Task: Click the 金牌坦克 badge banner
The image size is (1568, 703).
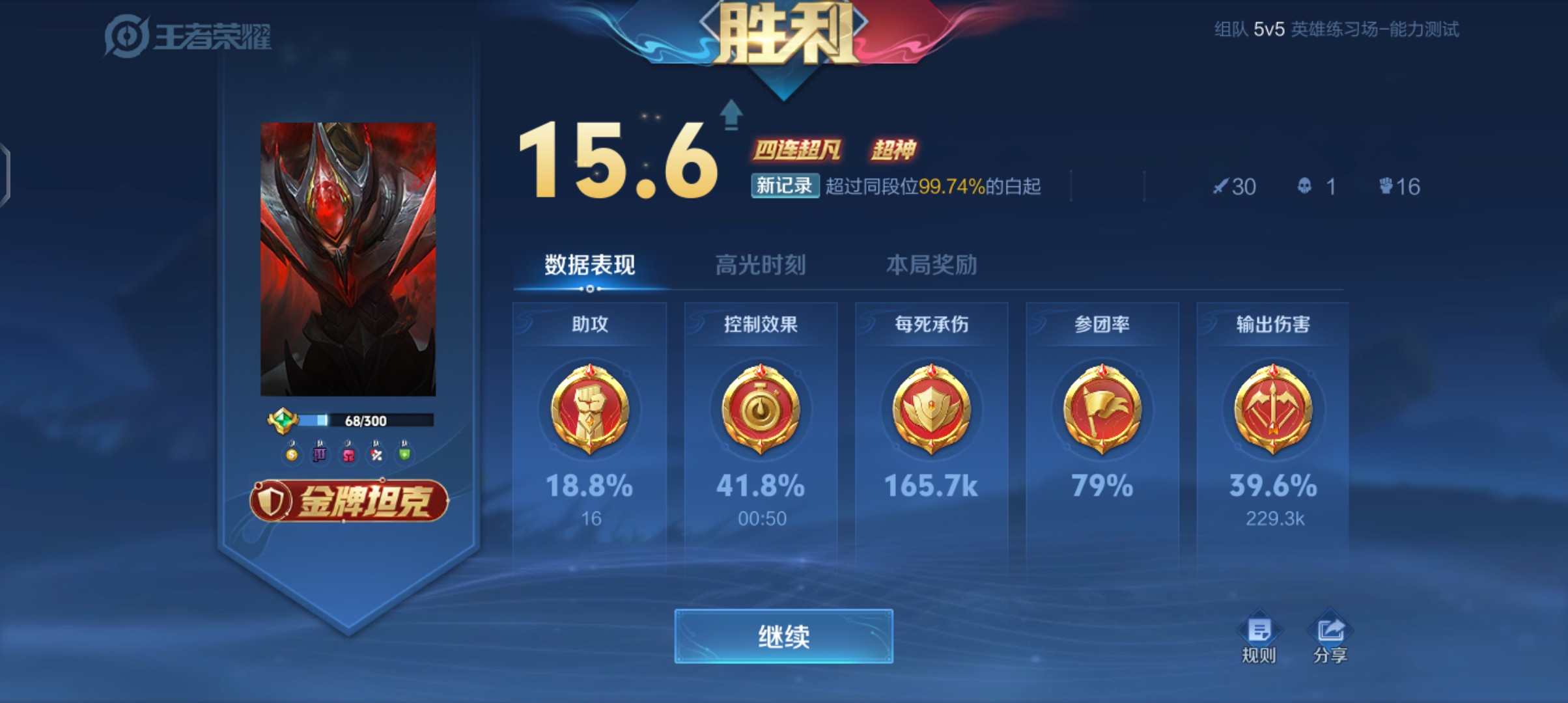Action: [x=345, y=501]
